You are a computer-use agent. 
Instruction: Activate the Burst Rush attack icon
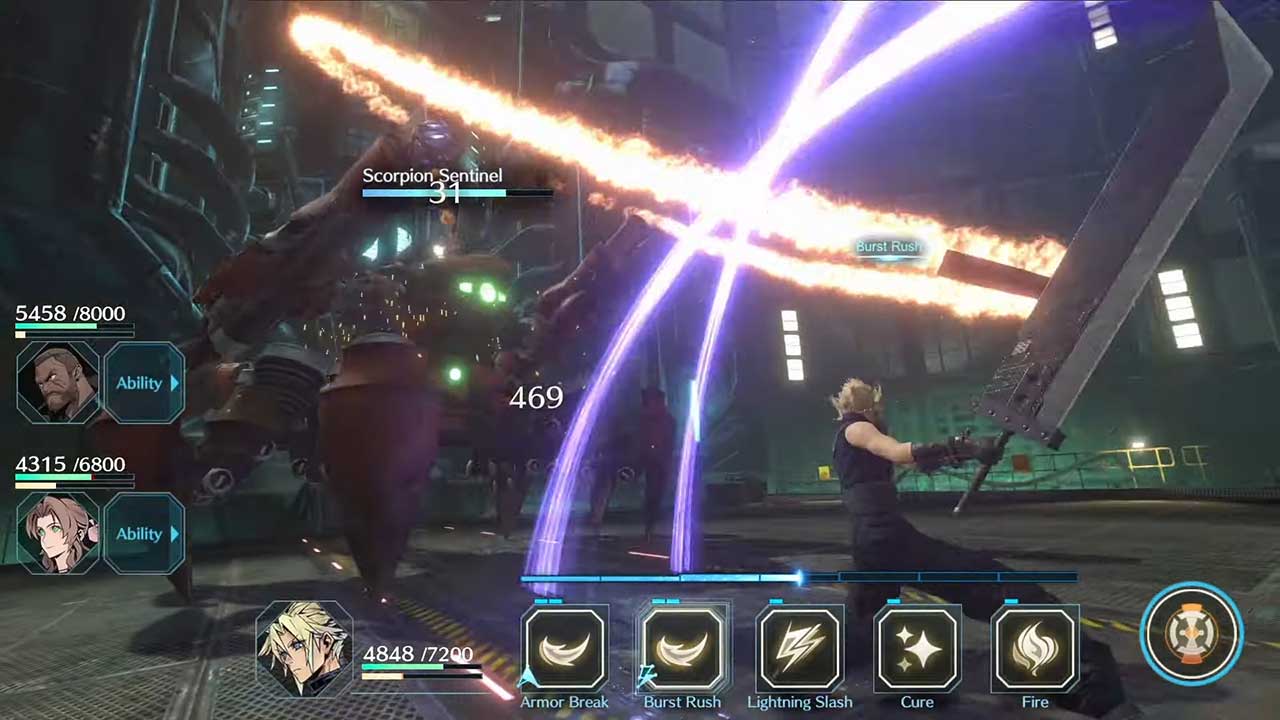[x=682, y=652]
